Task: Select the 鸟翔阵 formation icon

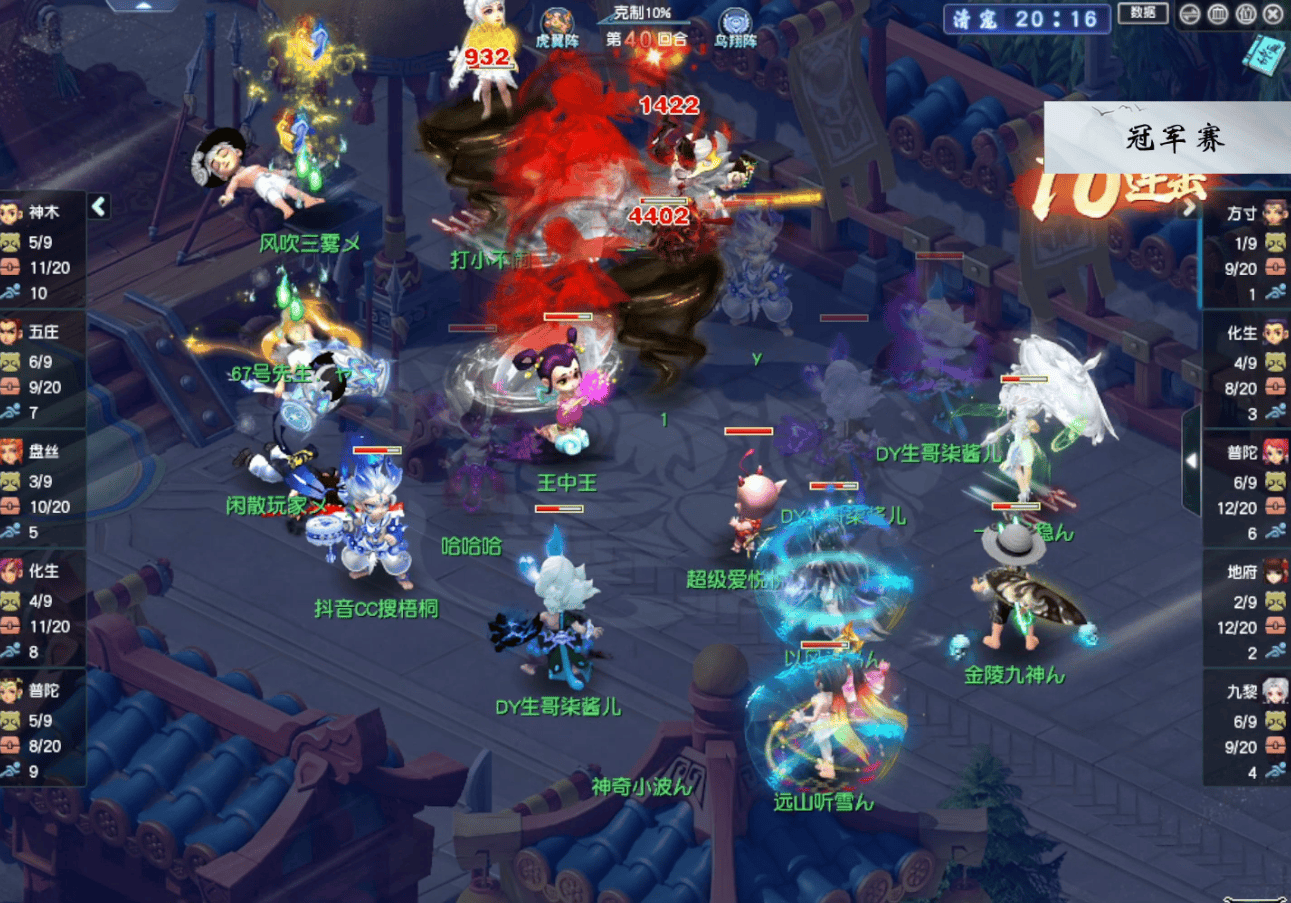Action: (735, 23)
